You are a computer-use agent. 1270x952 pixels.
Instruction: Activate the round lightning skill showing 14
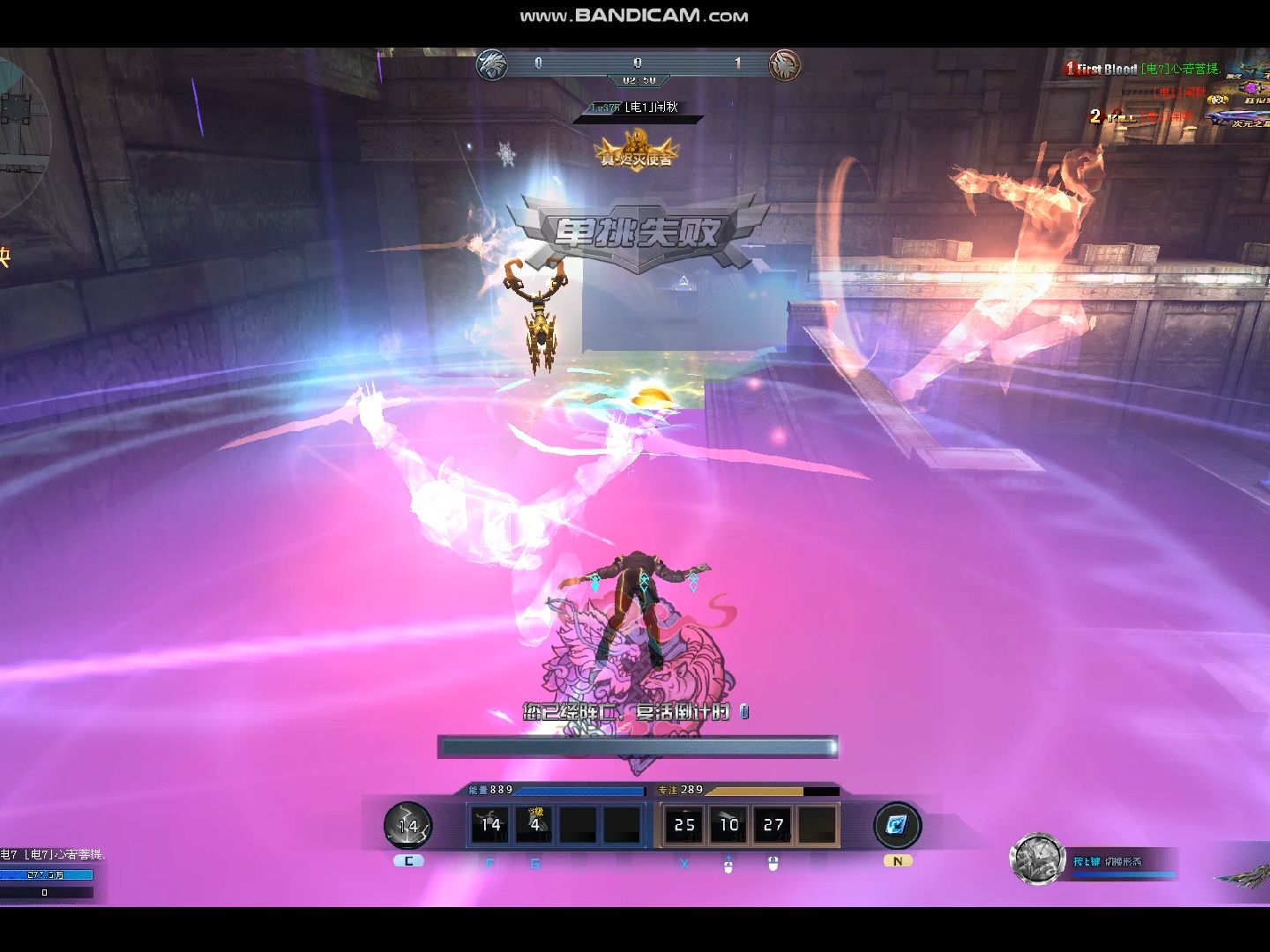[x=407, y=826]
